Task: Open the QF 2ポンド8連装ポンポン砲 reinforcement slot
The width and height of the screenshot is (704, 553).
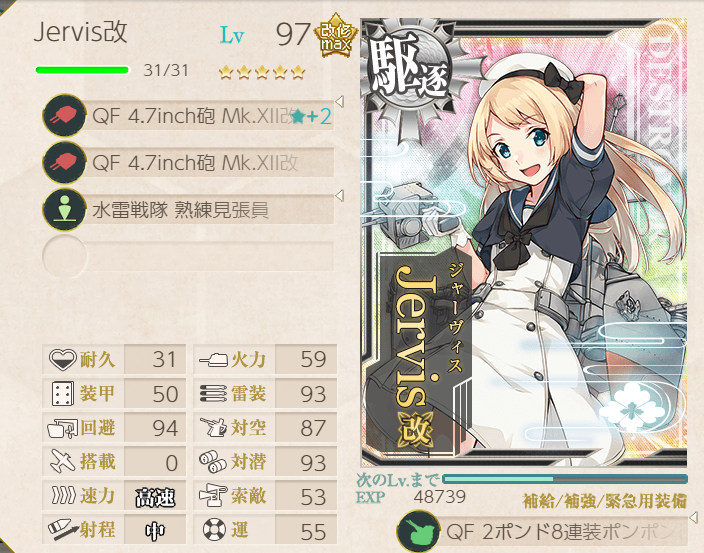Action: click(x=545, y=530)
